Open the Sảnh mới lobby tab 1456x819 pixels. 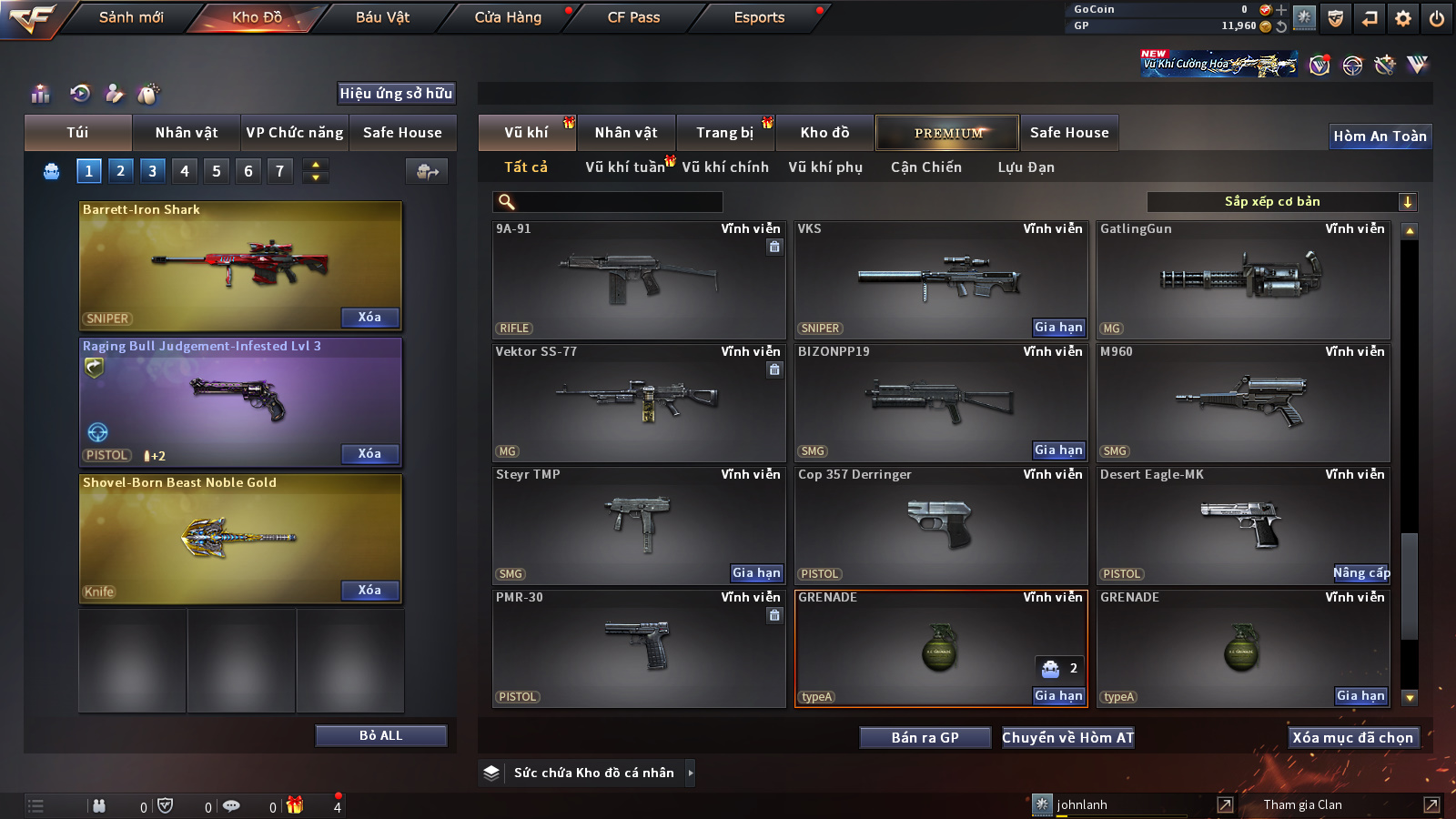click(x=131, y=17)
